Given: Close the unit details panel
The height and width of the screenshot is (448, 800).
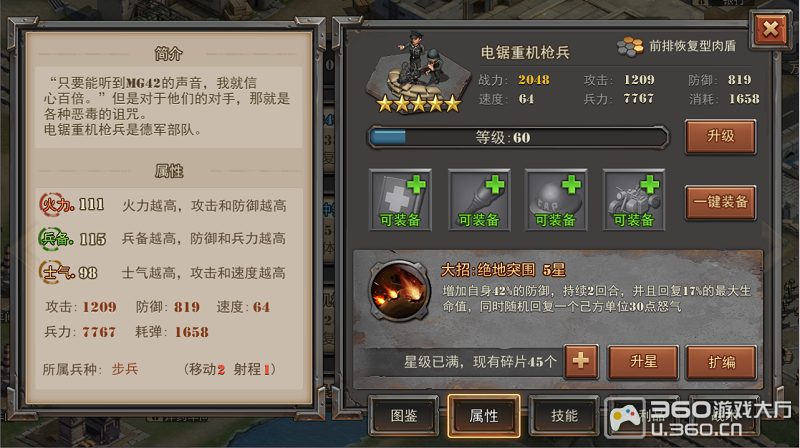Looking at the screenshot, I should [x=770, y=29].
